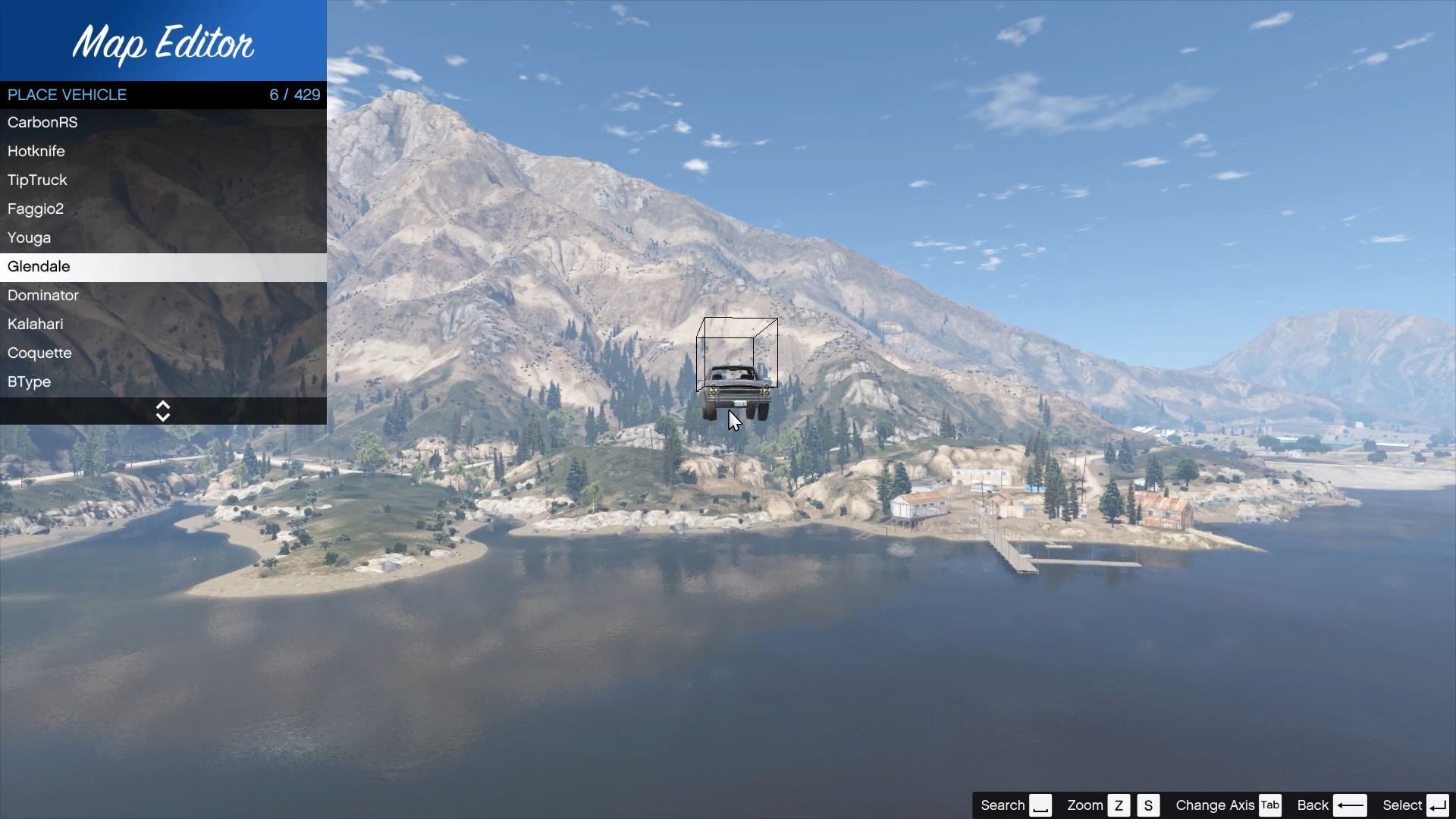Image resolution: width=1456 pixels, height=819 pixels.
Task: Click the Map Editor logo banner
Action: tap(163, 44)
